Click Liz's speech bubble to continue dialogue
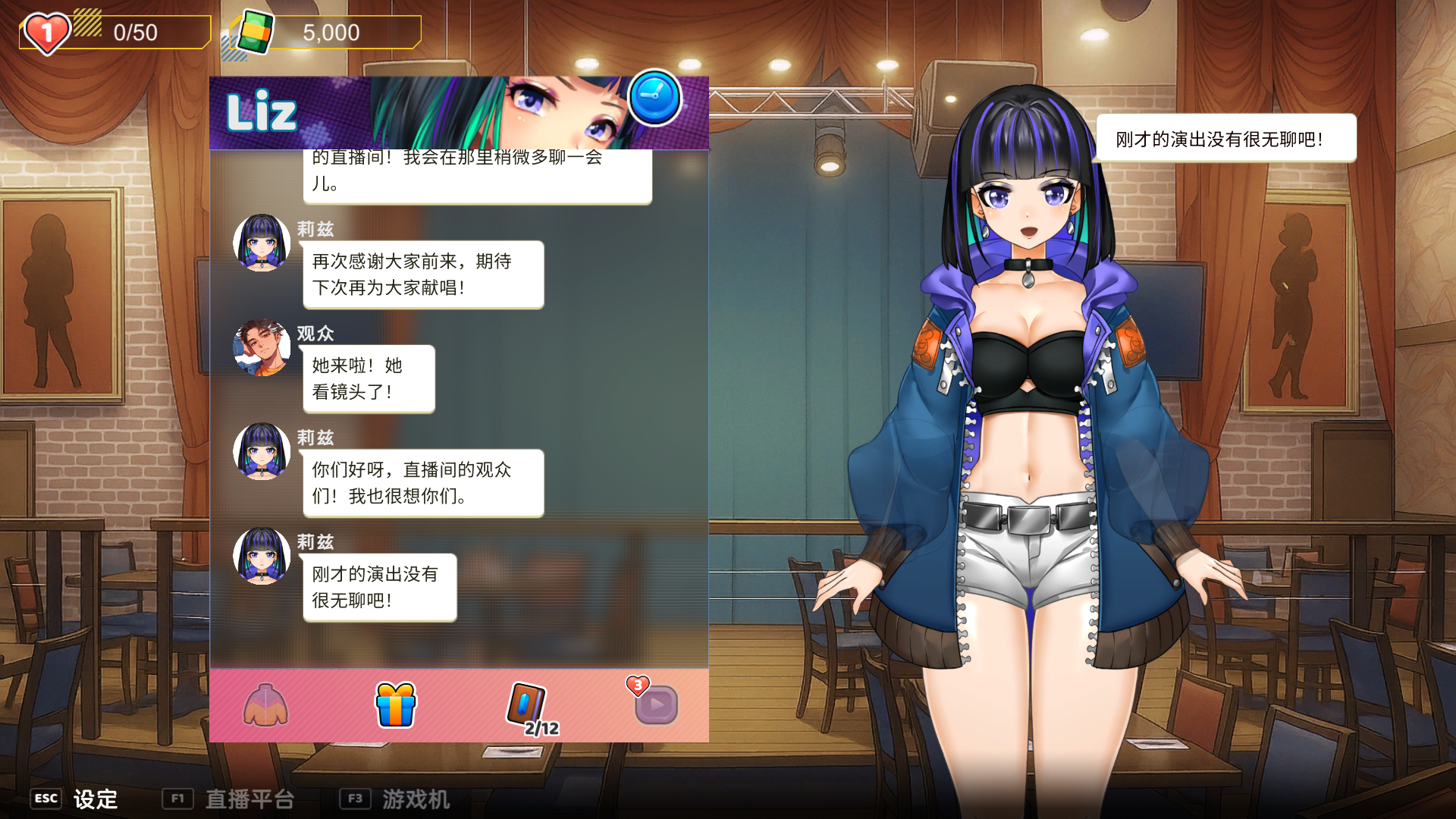 tap(1225, 139)
